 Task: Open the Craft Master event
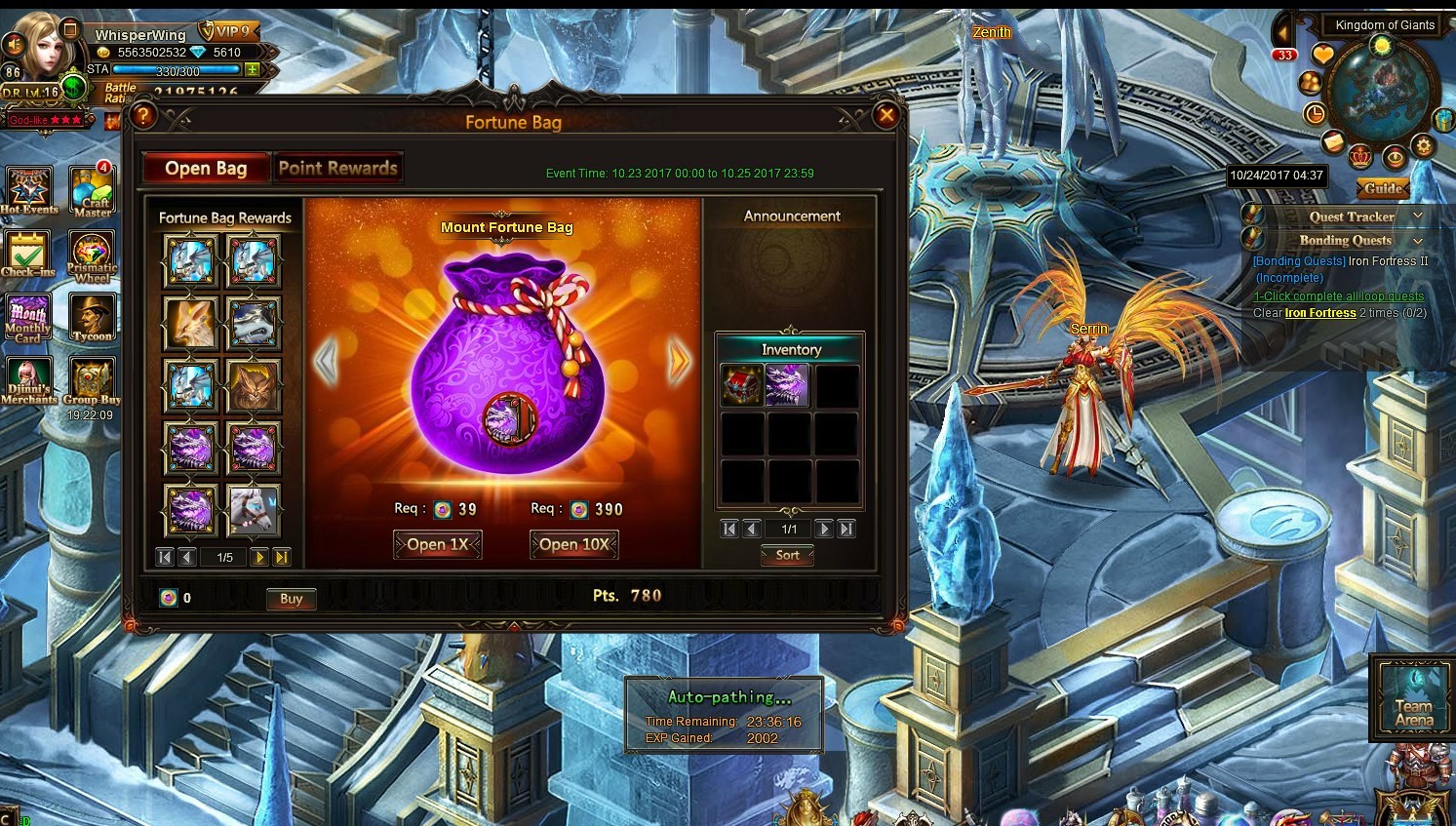[x=92, y=190]
